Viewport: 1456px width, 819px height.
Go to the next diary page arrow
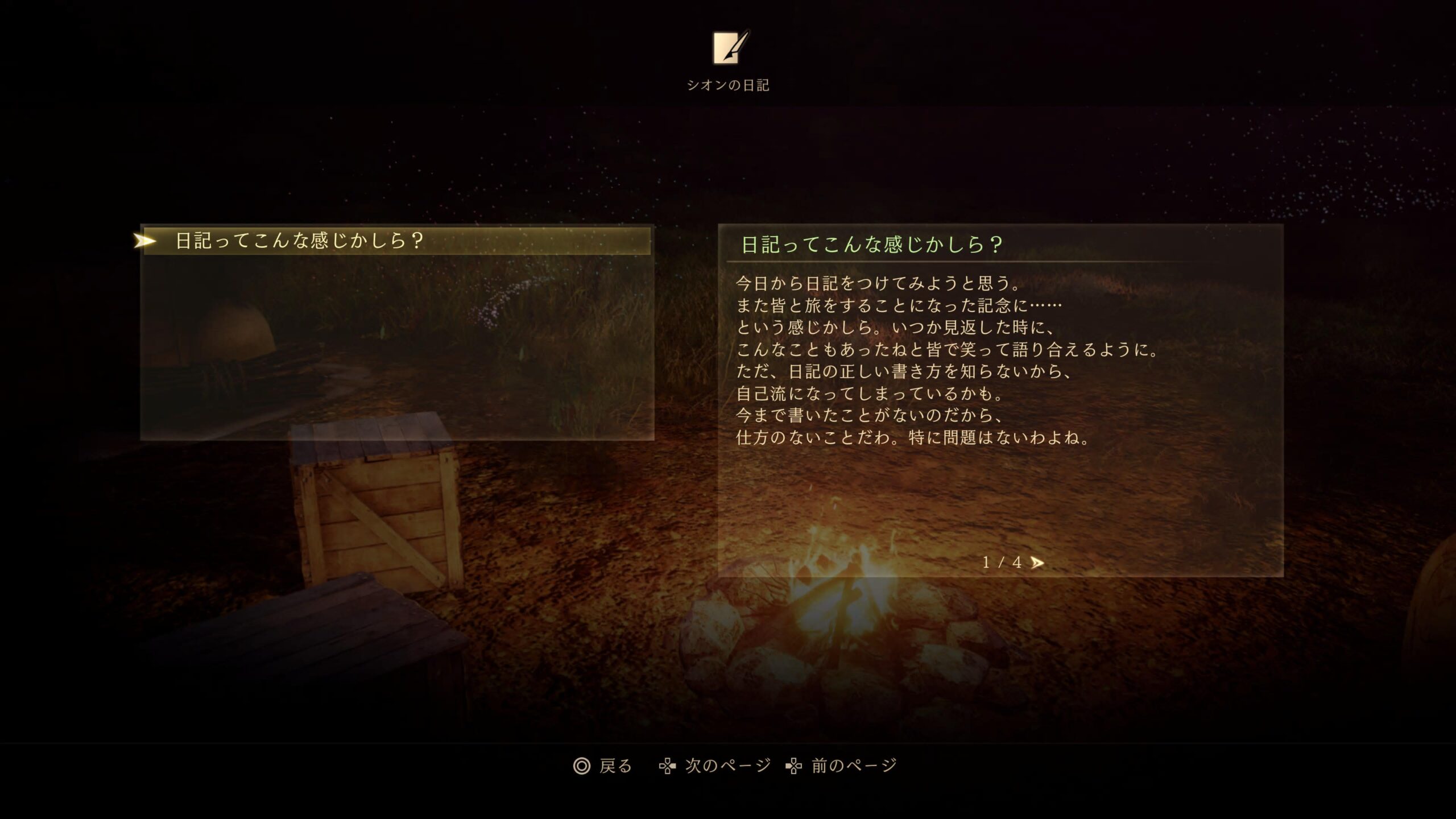click(x=1037, y=562)
